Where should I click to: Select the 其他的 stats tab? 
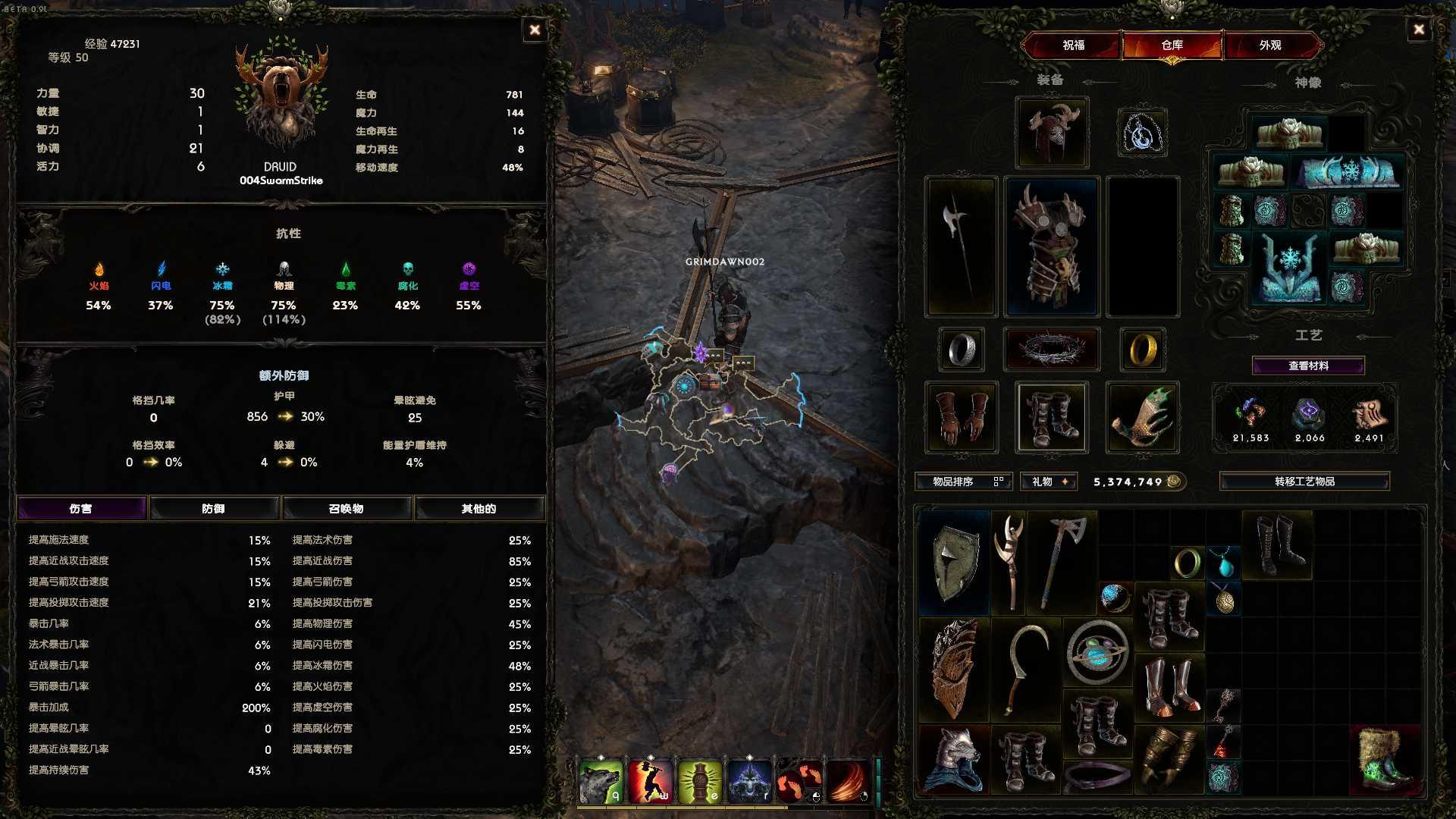pos(479,509)
